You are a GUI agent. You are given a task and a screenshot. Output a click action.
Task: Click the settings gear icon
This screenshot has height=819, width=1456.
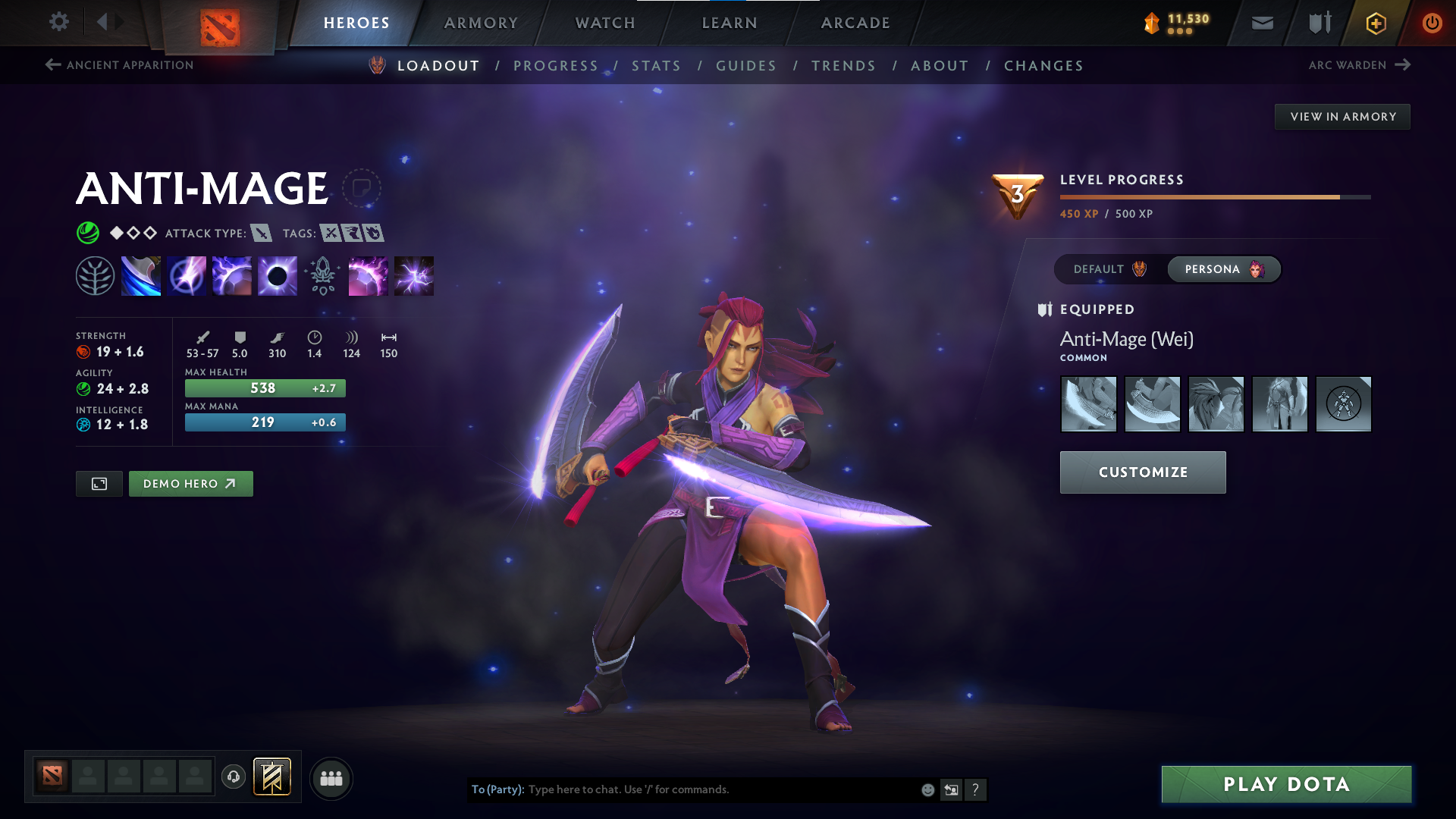59,23
